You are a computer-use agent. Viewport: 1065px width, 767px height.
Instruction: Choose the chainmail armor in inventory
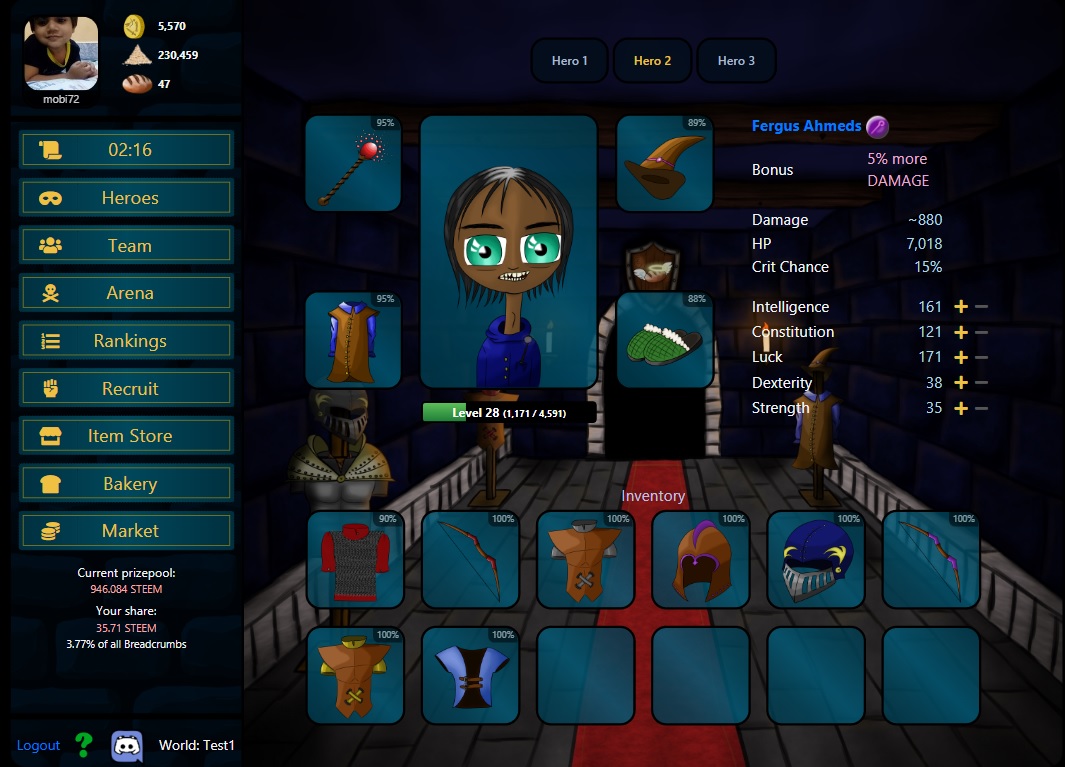coord(355,561)
